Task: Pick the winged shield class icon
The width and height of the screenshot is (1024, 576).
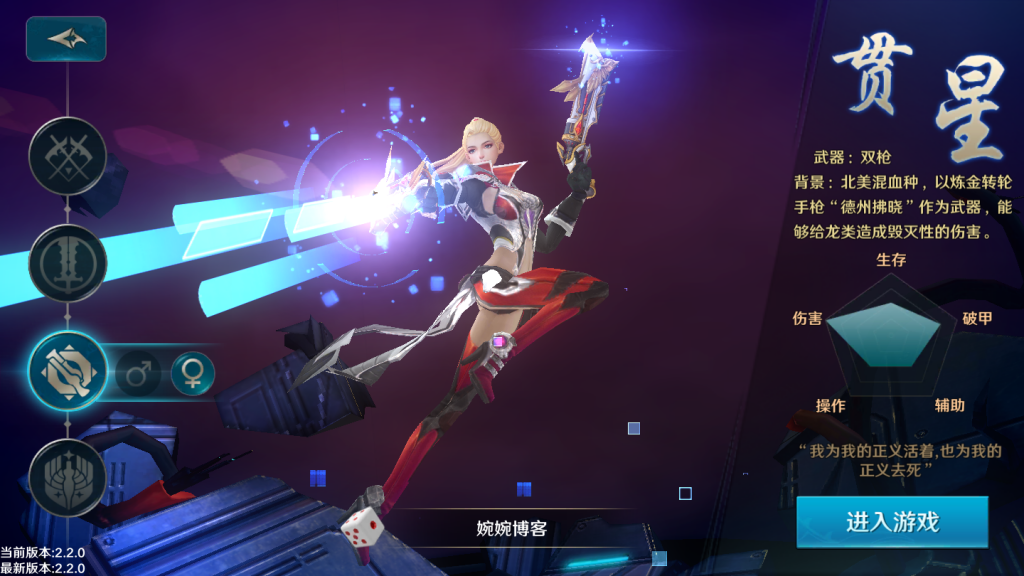Action: coord(68,477)
